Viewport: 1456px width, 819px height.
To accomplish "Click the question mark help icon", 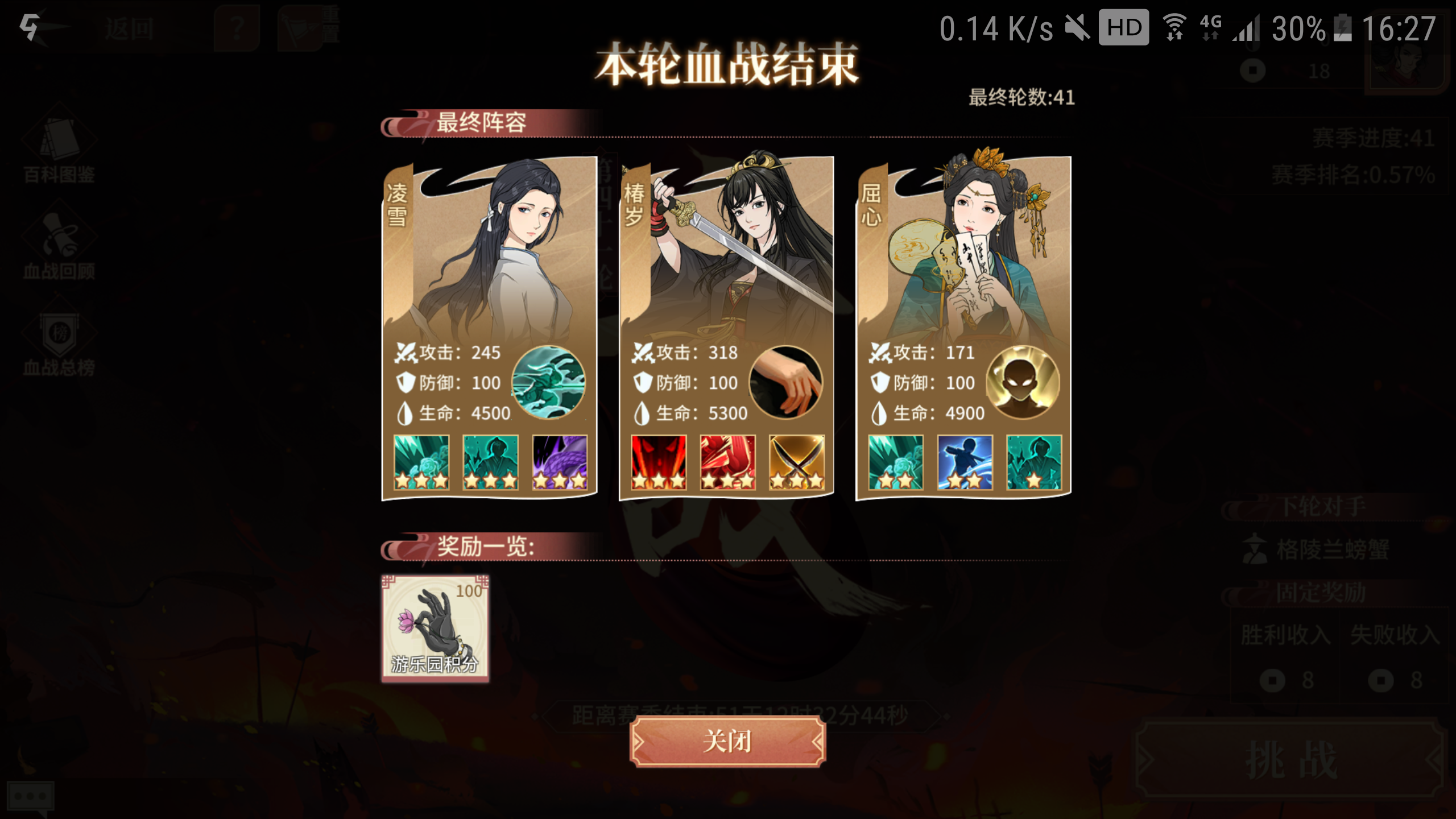I will 235,27.
